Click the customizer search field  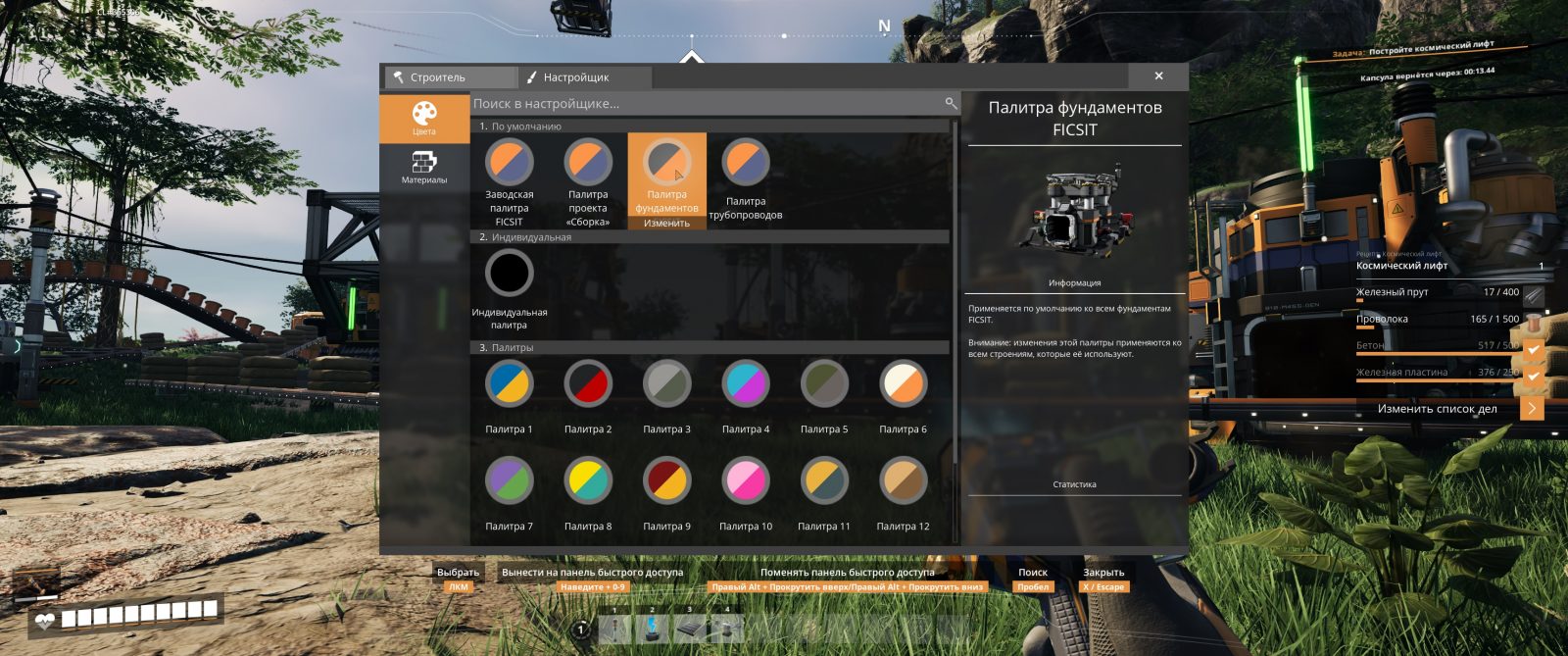tap(706, 103)
